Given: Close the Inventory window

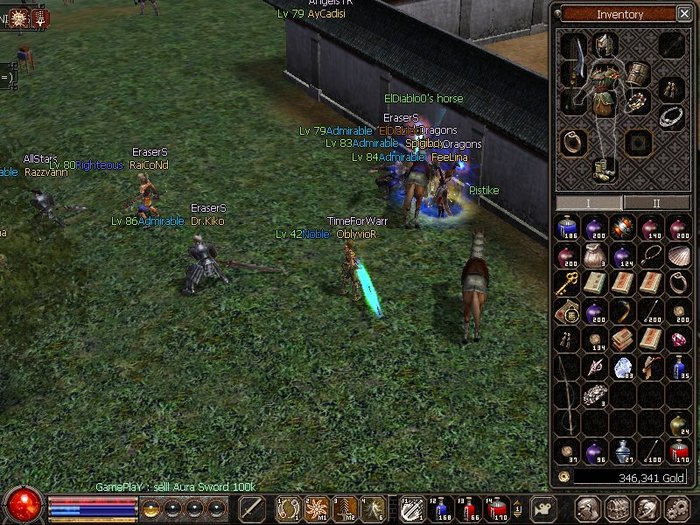Looking at the screenshot, I should click(x=685, y=15).
